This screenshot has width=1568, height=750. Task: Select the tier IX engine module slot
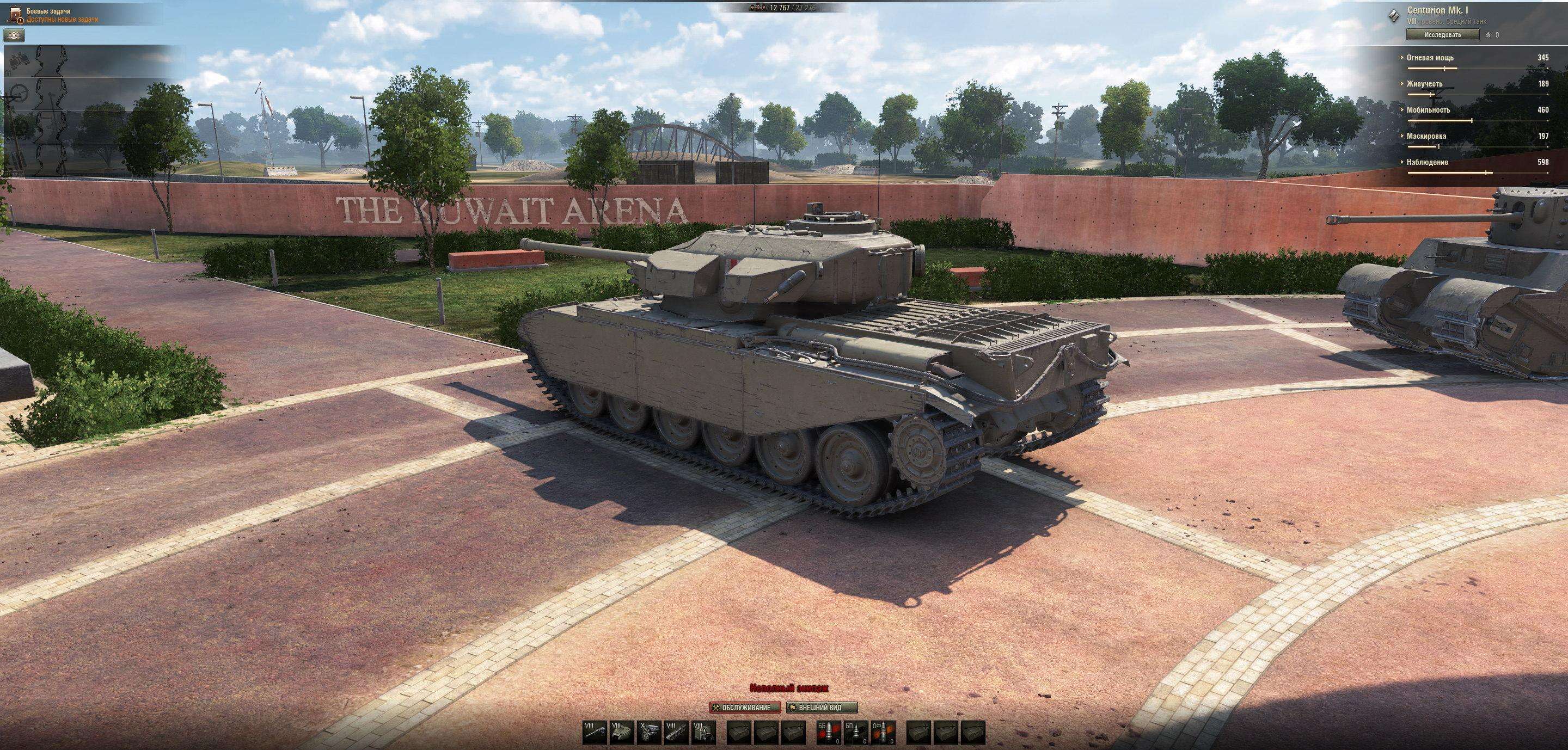pos(648,731)
